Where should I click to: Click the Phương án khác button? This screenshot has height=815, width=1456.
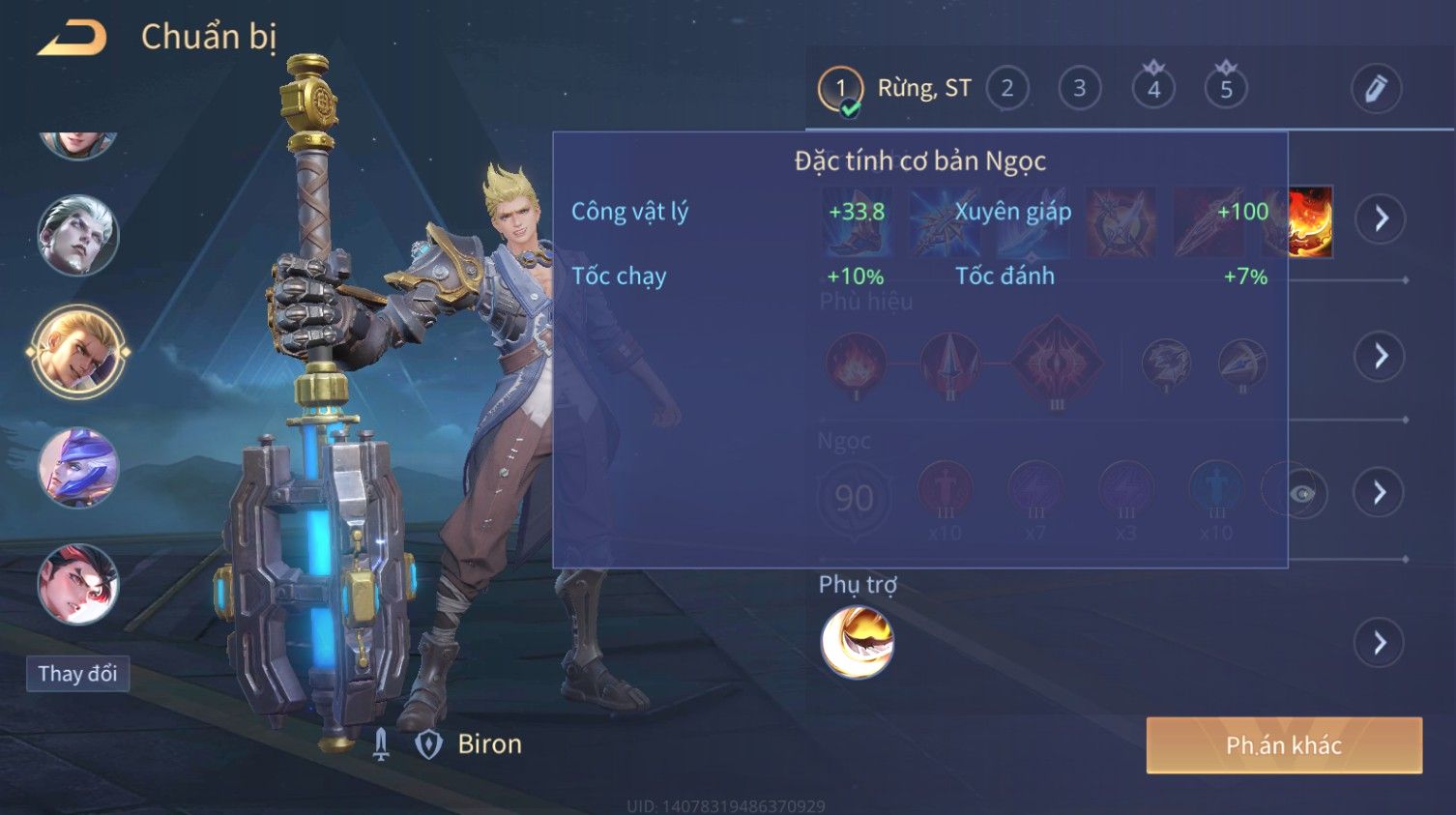1284,745
